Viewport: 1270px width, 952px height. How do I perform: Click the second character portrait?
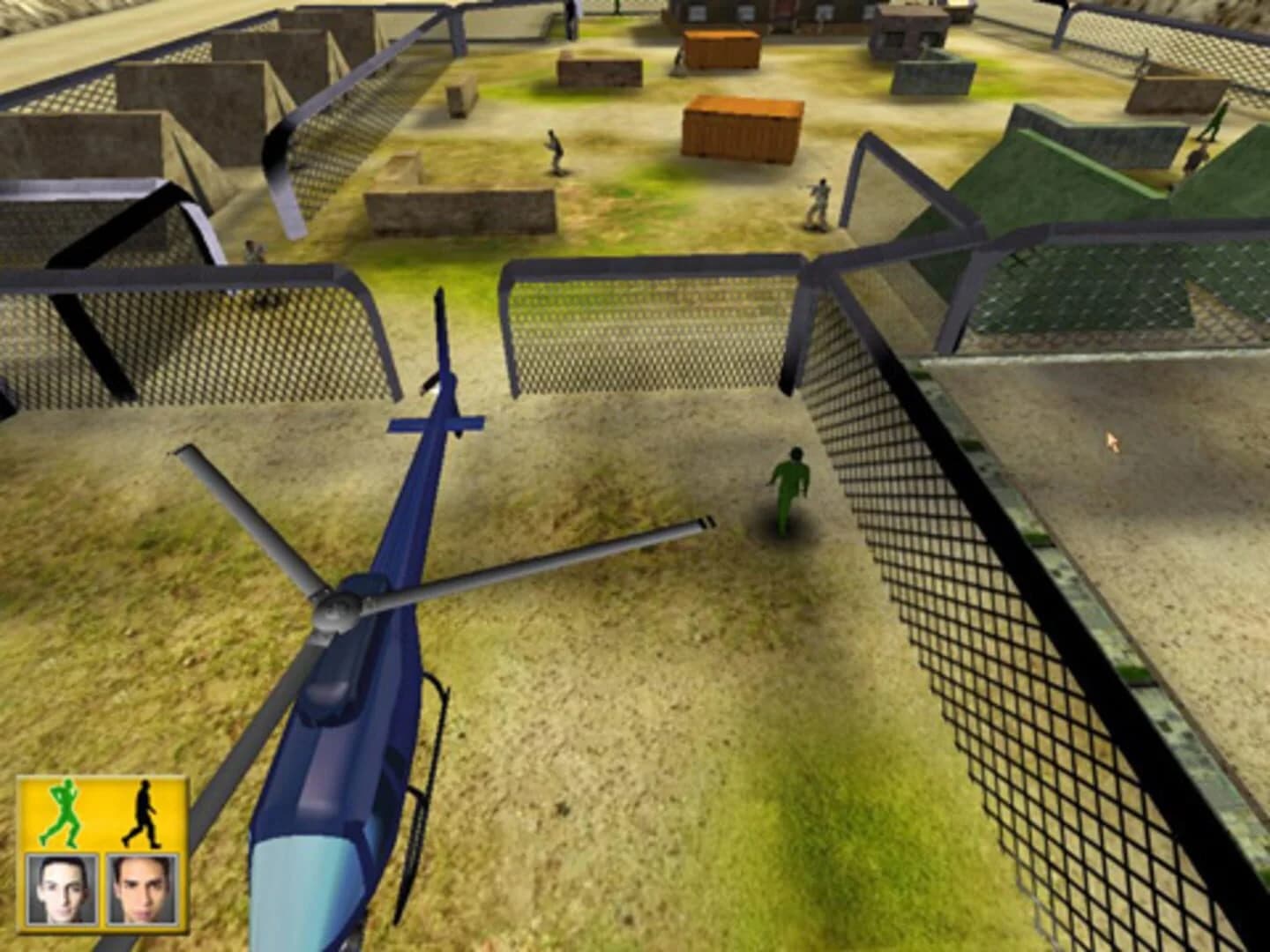[x=144, y=890]
